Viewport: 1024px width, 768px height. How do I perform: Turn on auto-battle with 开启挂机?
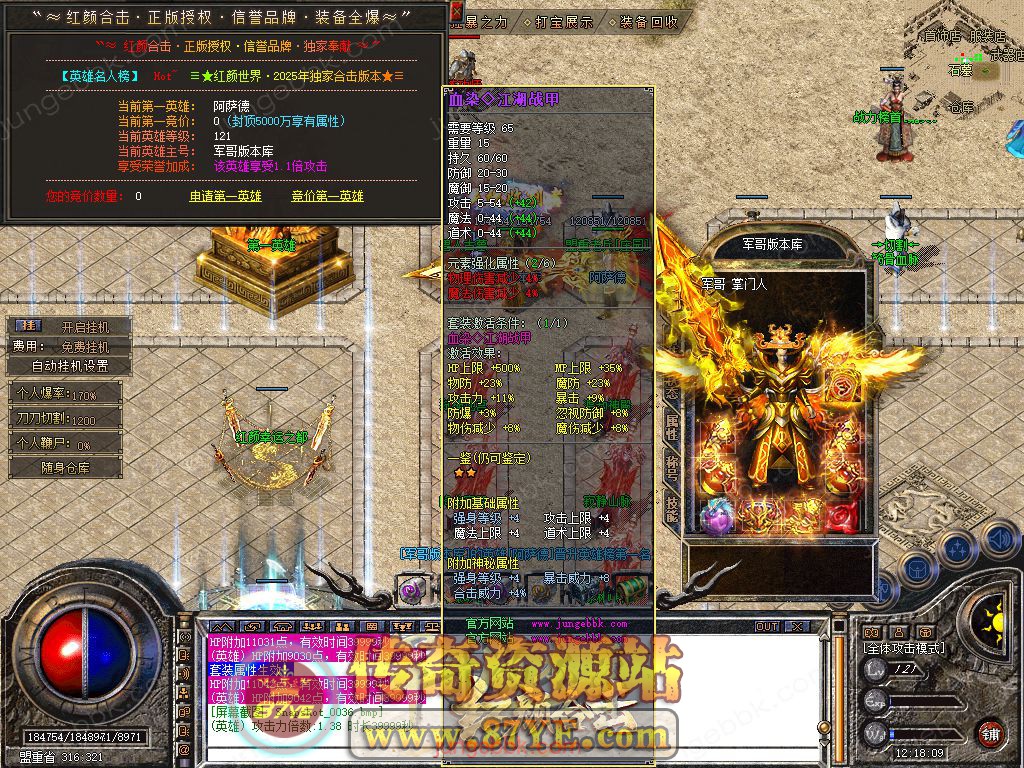click(x=82, y=326)
